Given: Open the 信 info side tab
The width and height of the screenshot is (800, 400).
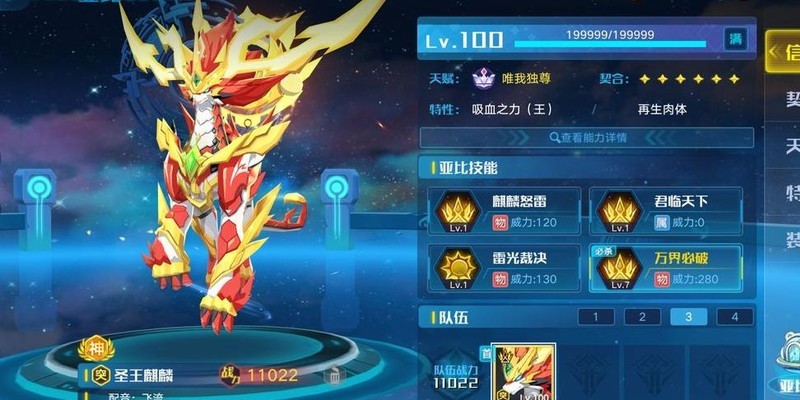Looking at the screenshot, I should coord(783,52).
